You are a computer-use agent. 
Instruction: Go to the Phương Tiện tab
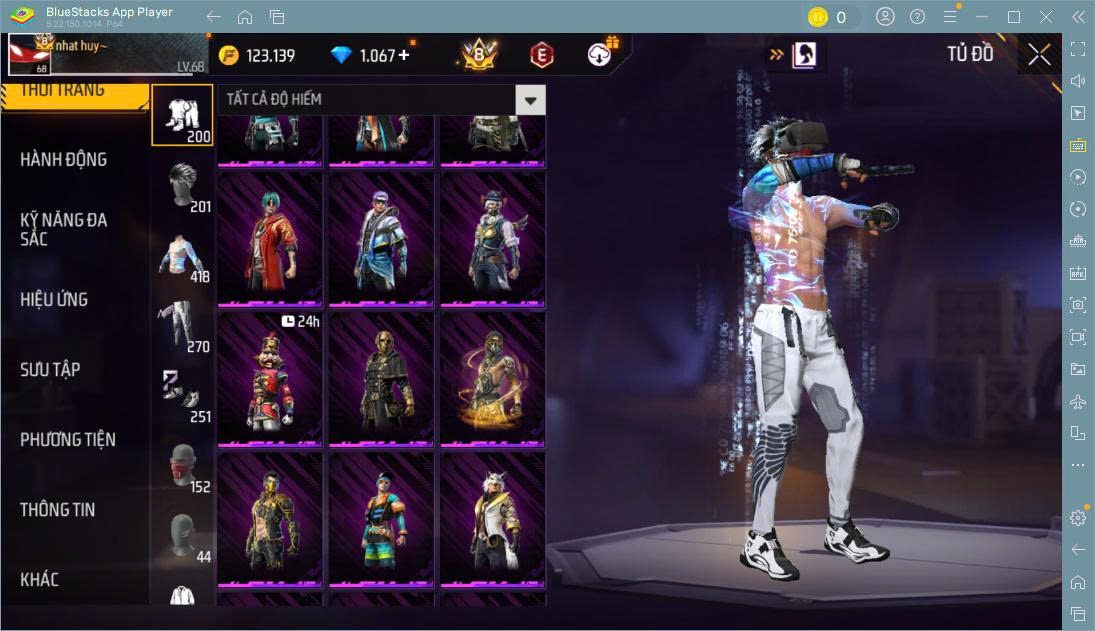(x=68, y=440)
